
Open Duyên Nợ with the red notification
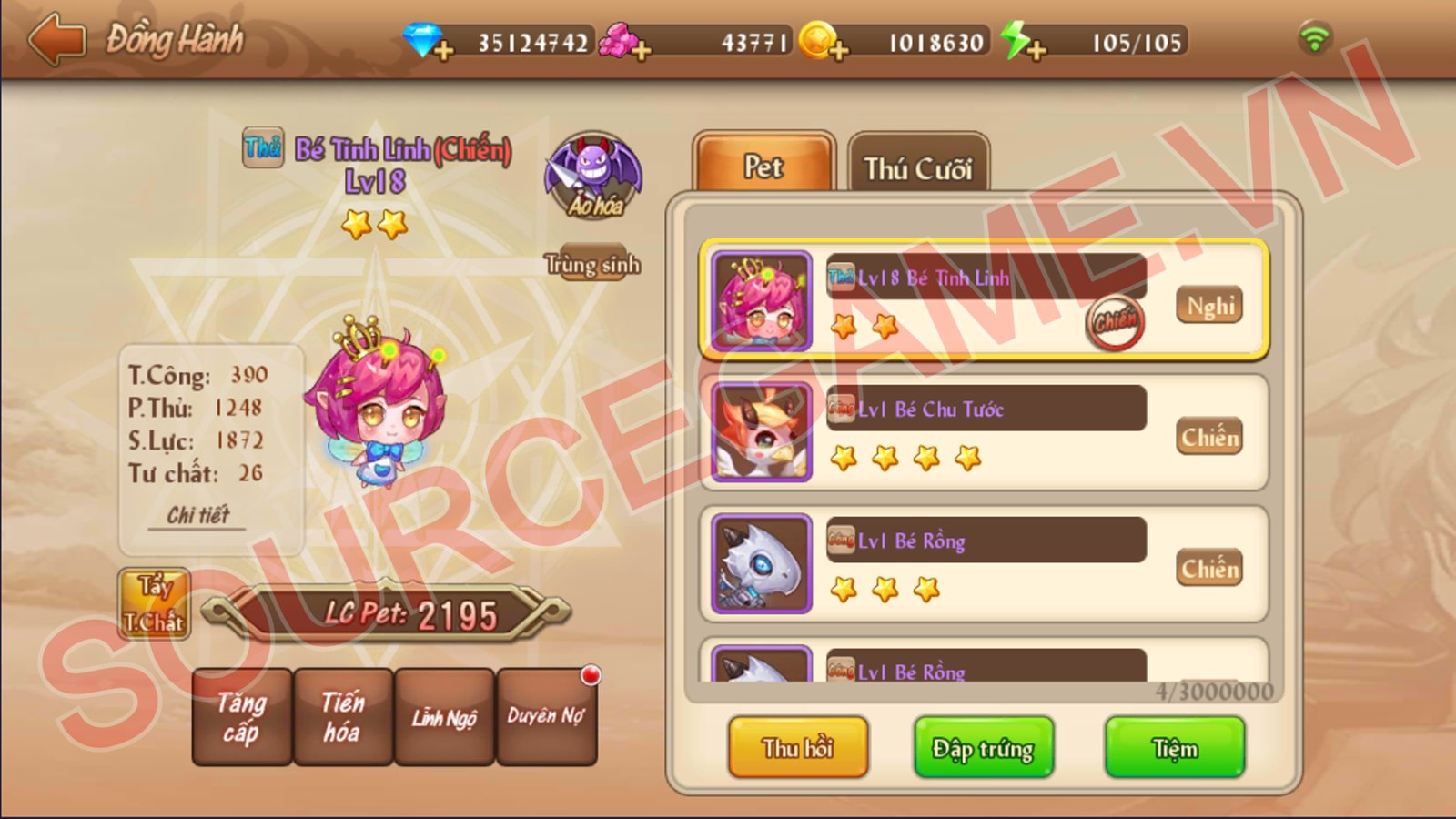tap(546, 717)
